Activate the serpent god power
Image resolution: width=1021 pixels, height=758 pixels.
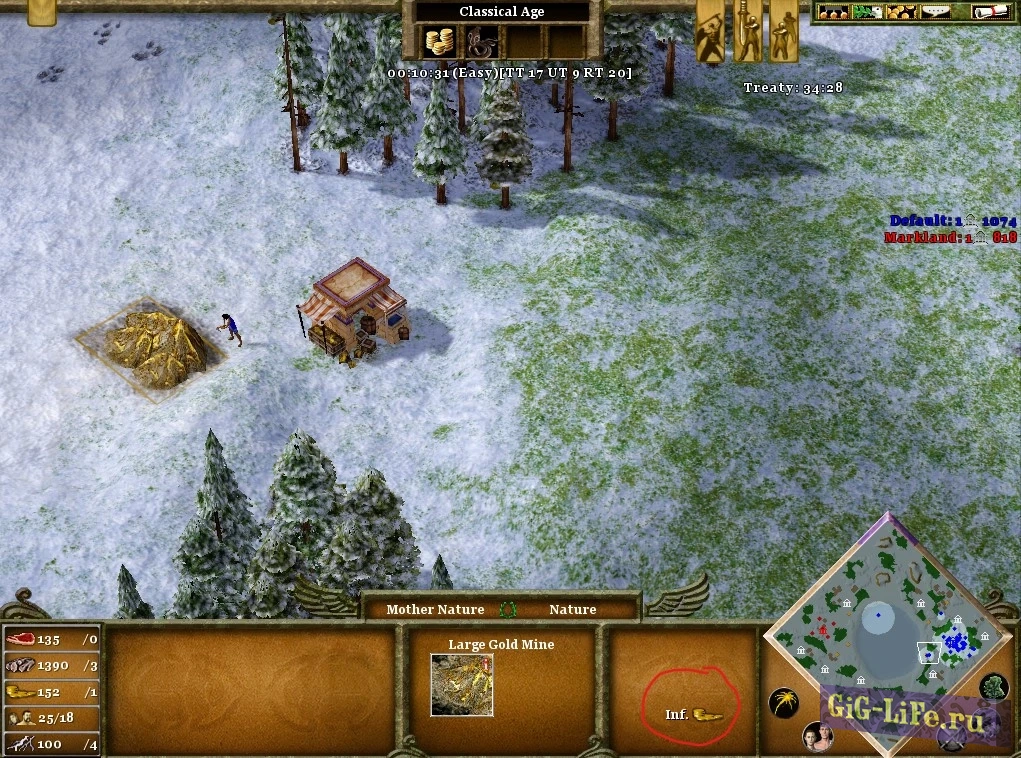[x=481, y=42]
